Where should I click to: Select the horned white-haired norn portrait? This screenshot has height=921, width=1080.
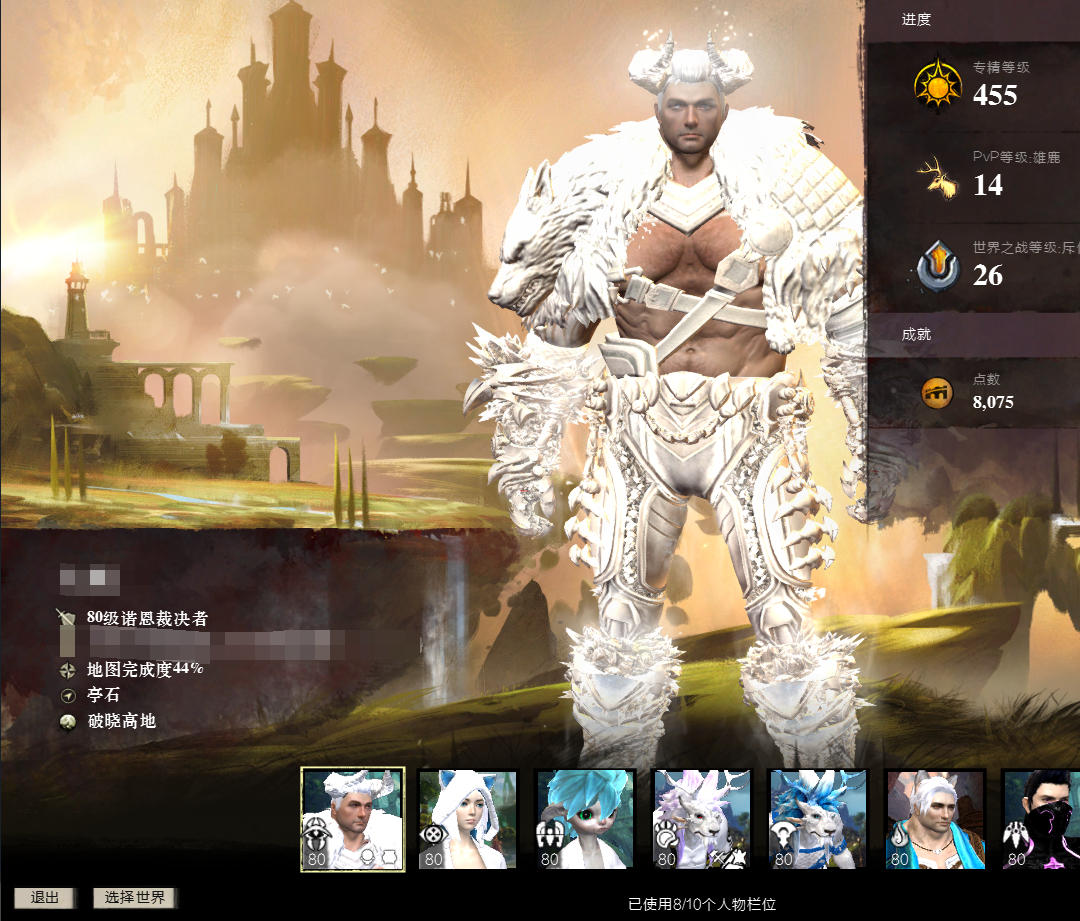pos(352,819)
